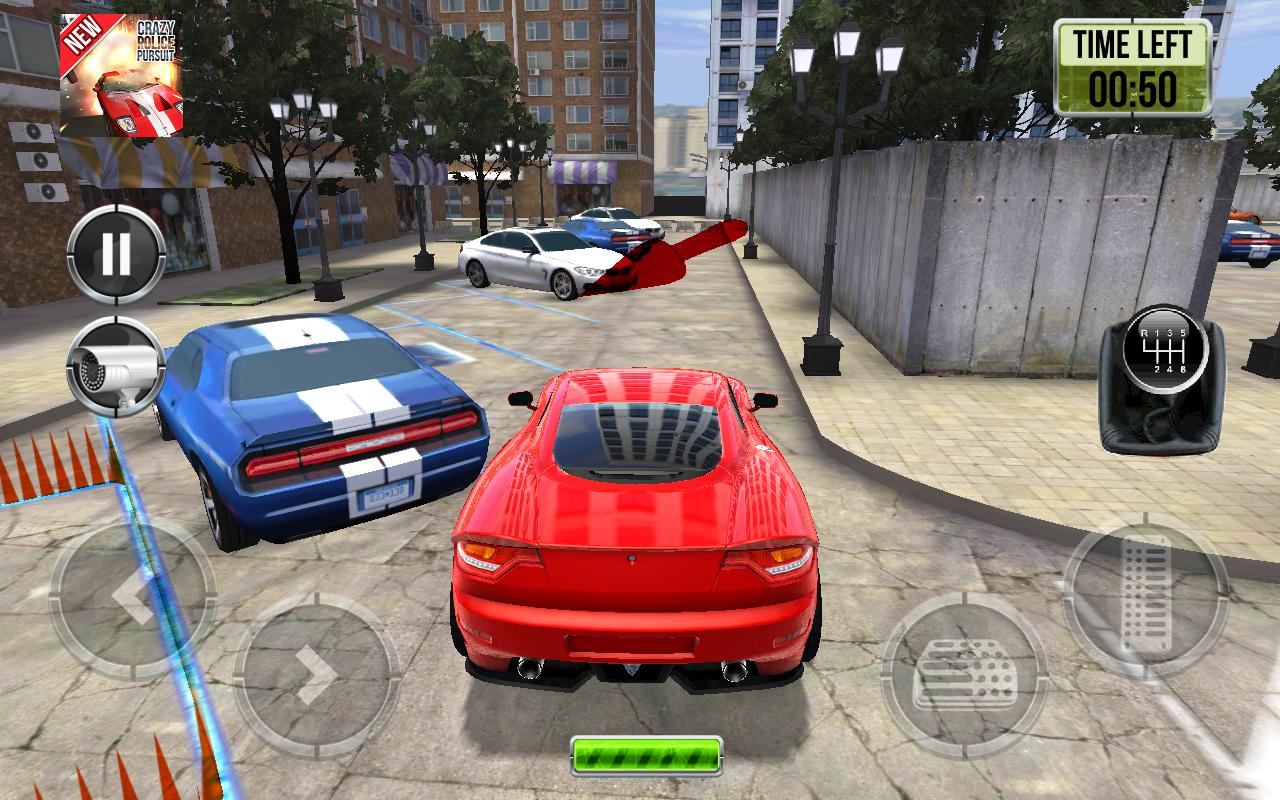Screen dimensions: 1280x800
Task: Switch to the security camera view
Action: (115, 367)
